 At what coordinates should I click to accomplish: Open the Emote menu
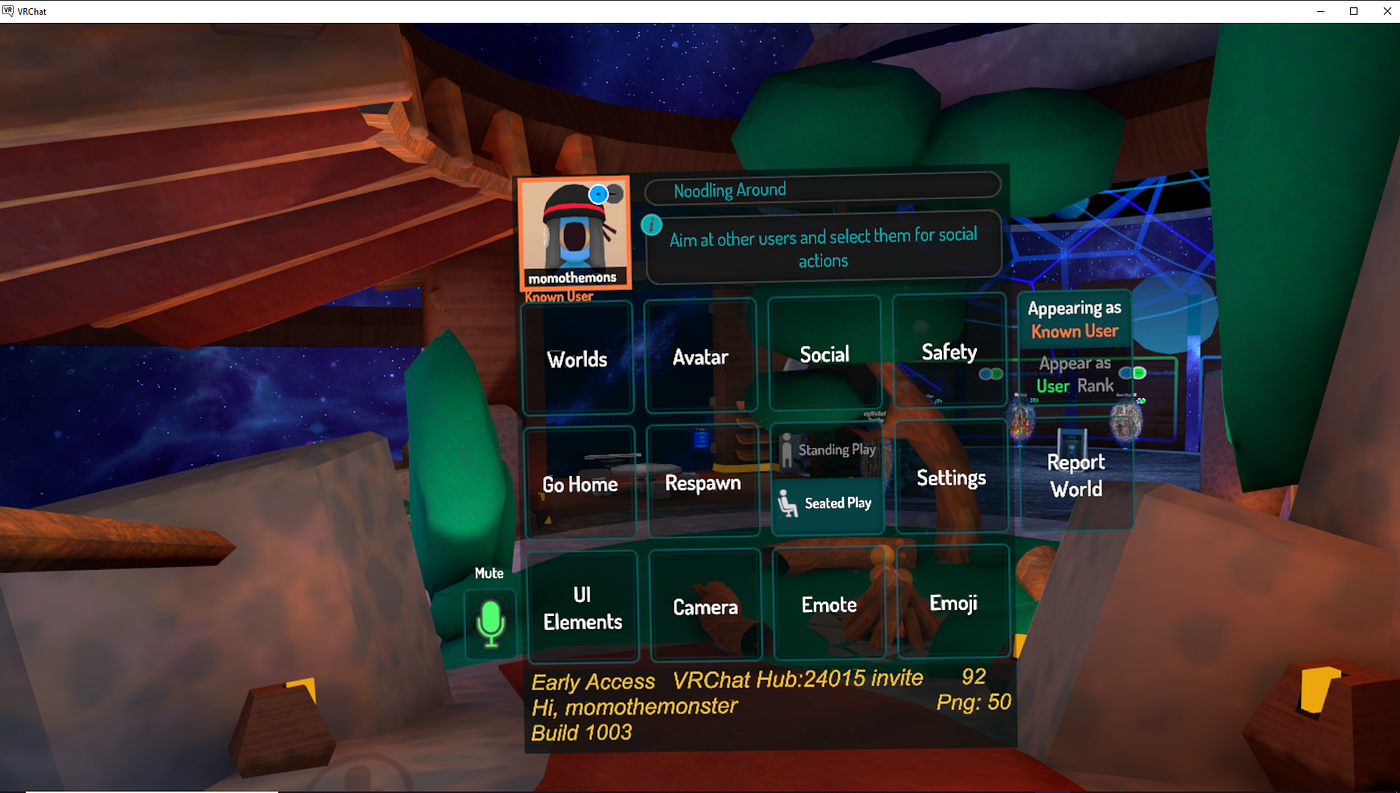[829, 604]
